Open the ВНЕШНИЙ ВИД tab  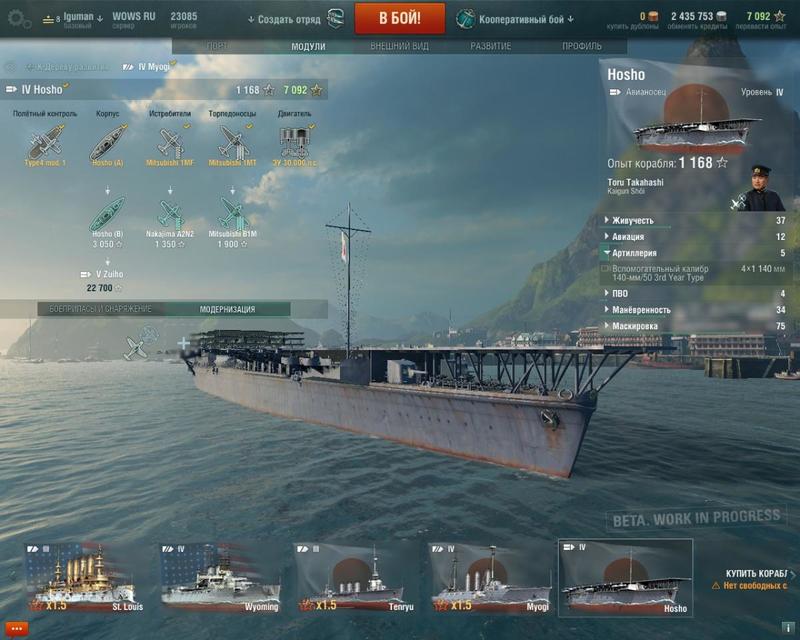click(398, 46)
